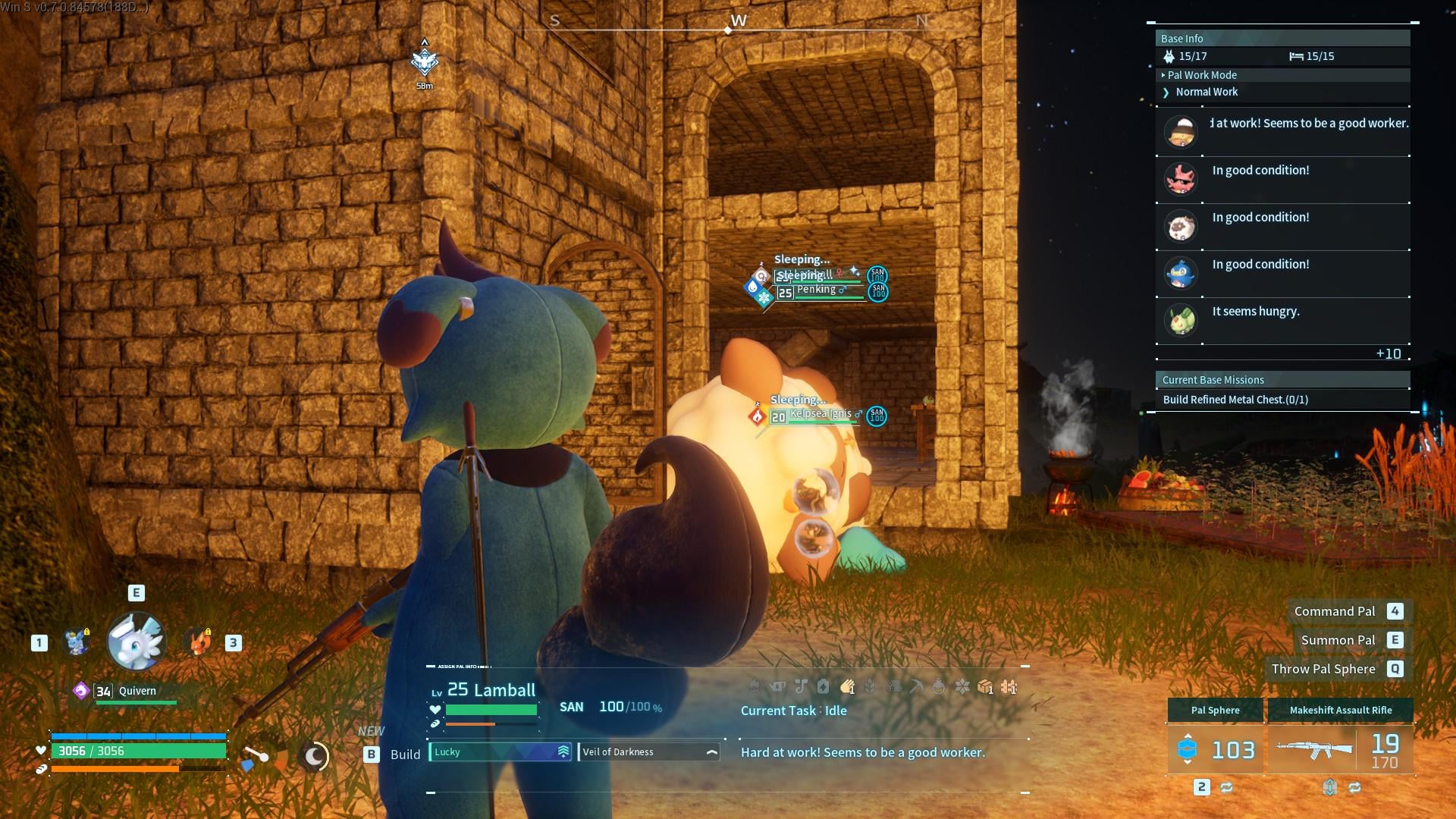Click the crescent moon time indicator
1456x819 pixels.
[x=315, y=755]
